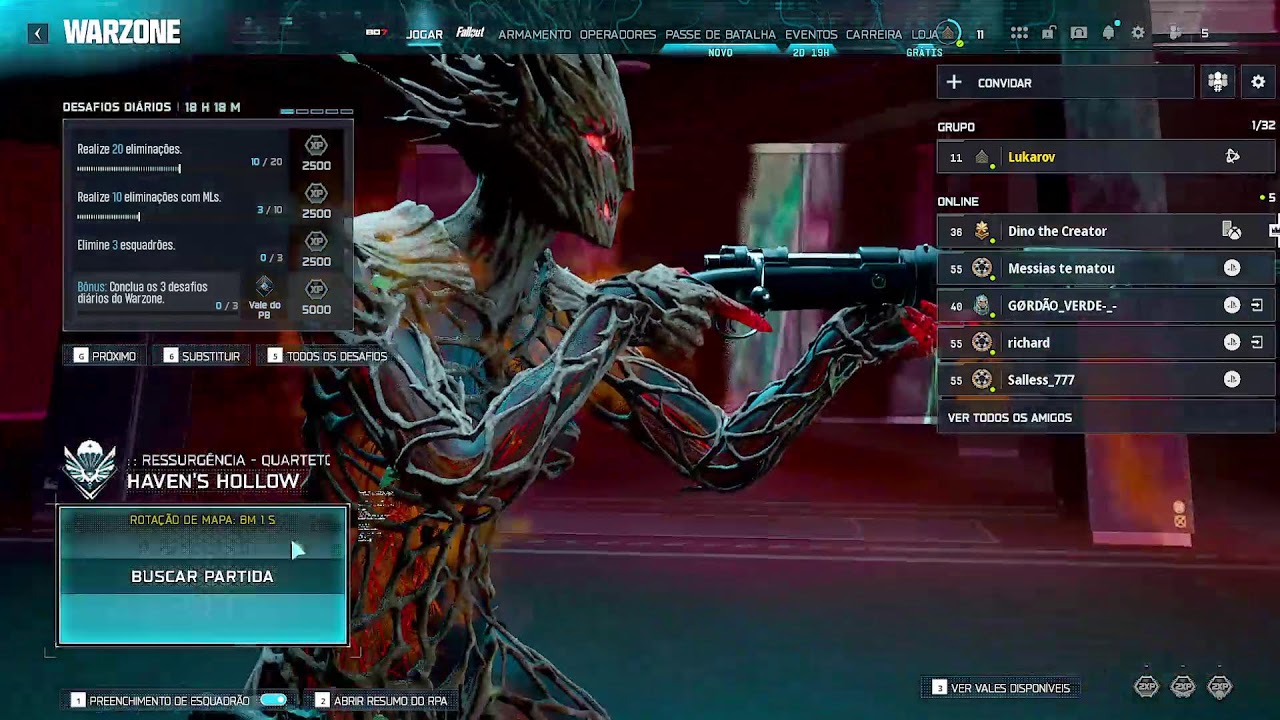This screenshot has width=1280, height=720.
Task: Go back with the top-left arrow
Action: [x=38, y=34]
